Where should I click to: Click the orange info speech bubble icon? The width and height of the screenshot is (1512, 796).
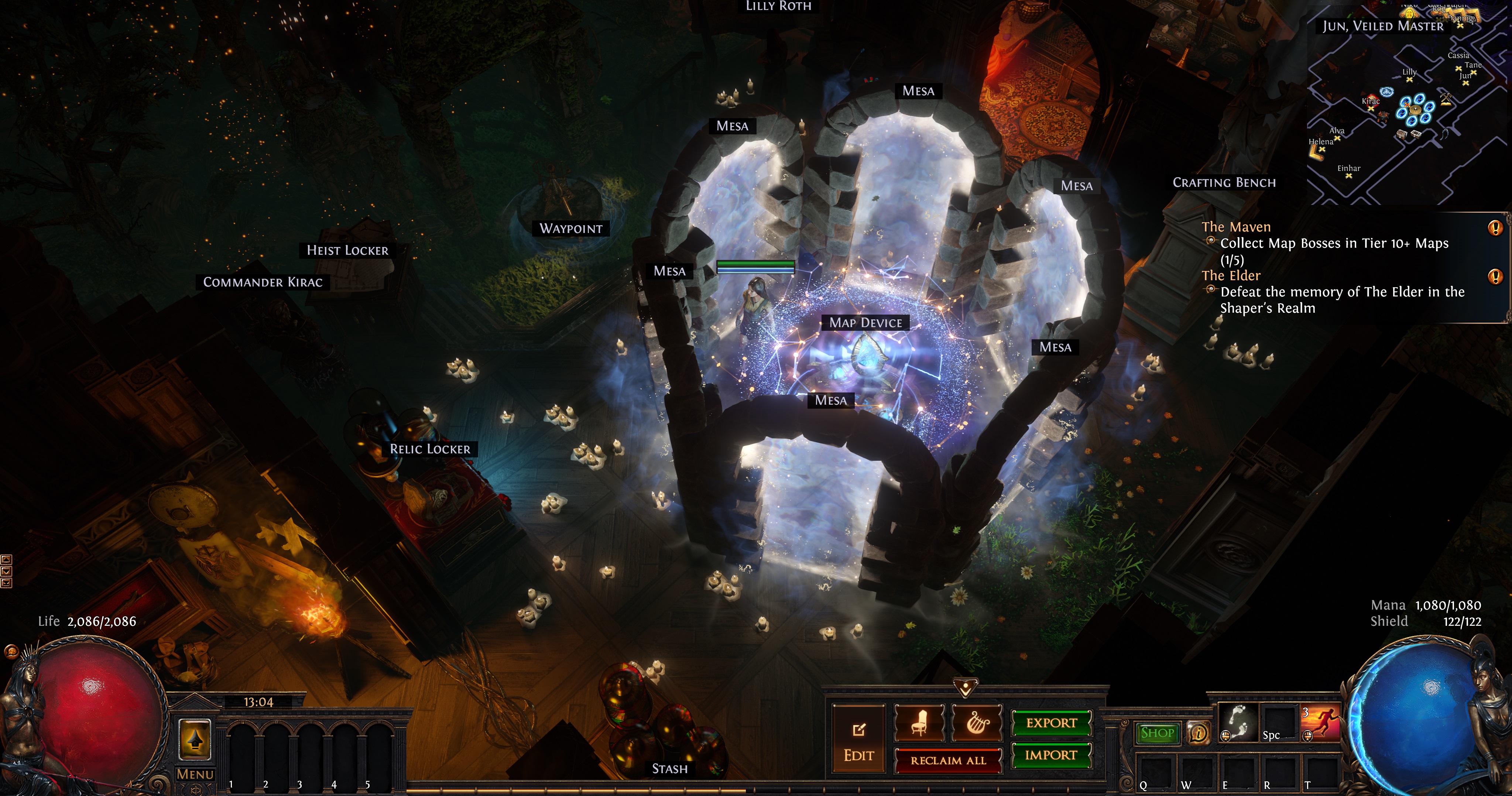pyautogui.click(x=1198, y=733)
